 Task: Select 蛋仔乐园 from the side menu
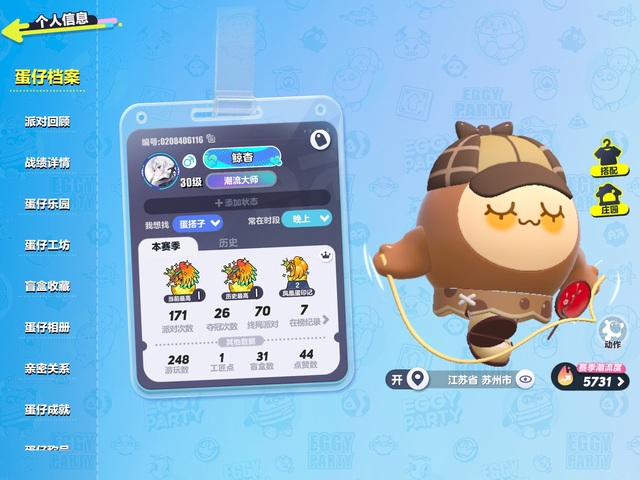(x=47, y=203)
